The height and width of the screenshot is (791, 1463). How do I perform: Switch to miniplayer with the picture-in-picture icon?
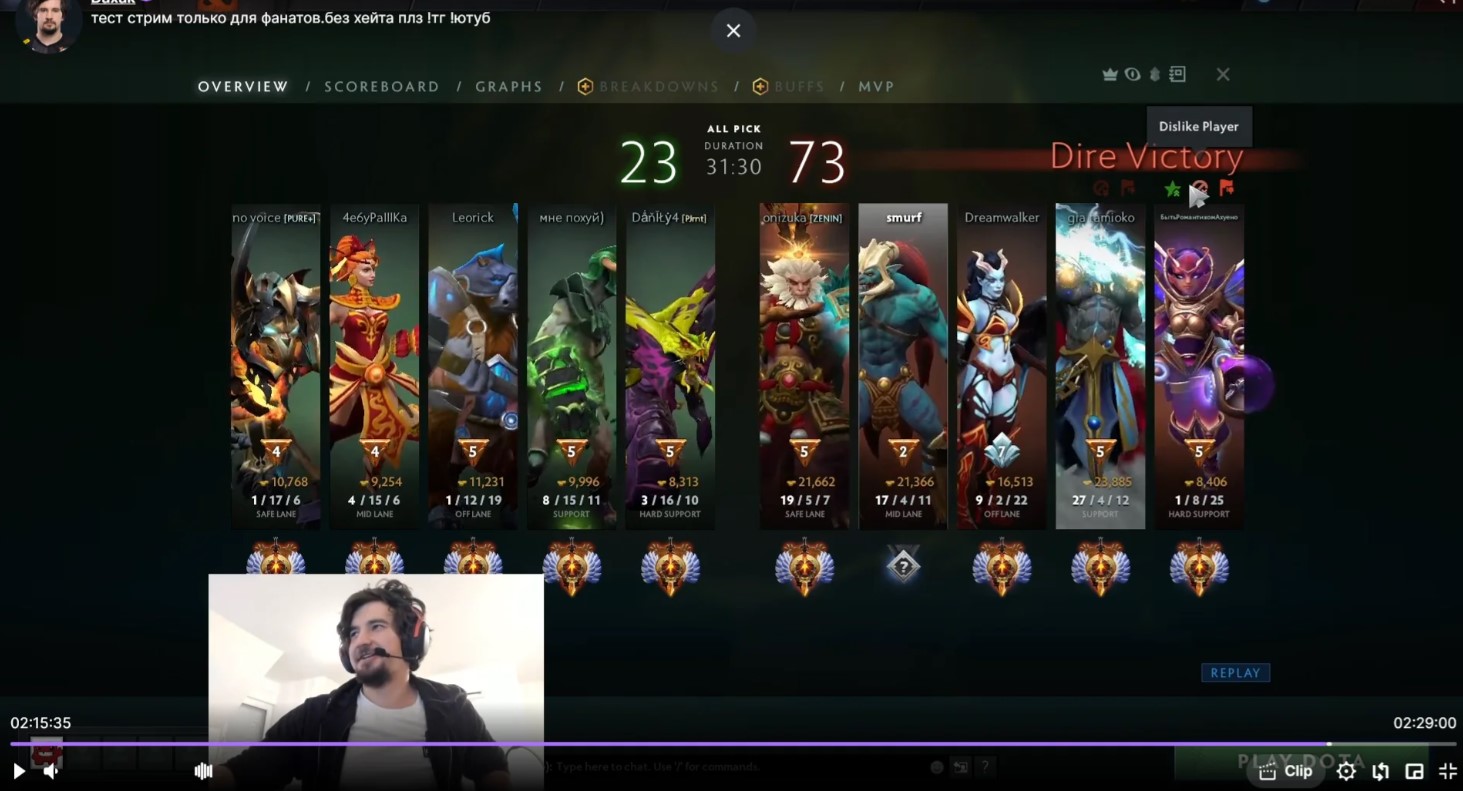tap(1414, 771)
